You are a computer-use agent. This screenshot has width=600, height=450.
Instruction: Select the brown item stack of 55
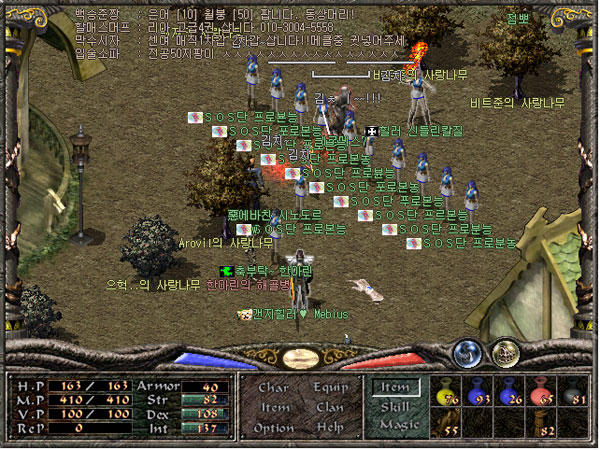point(449,424)
